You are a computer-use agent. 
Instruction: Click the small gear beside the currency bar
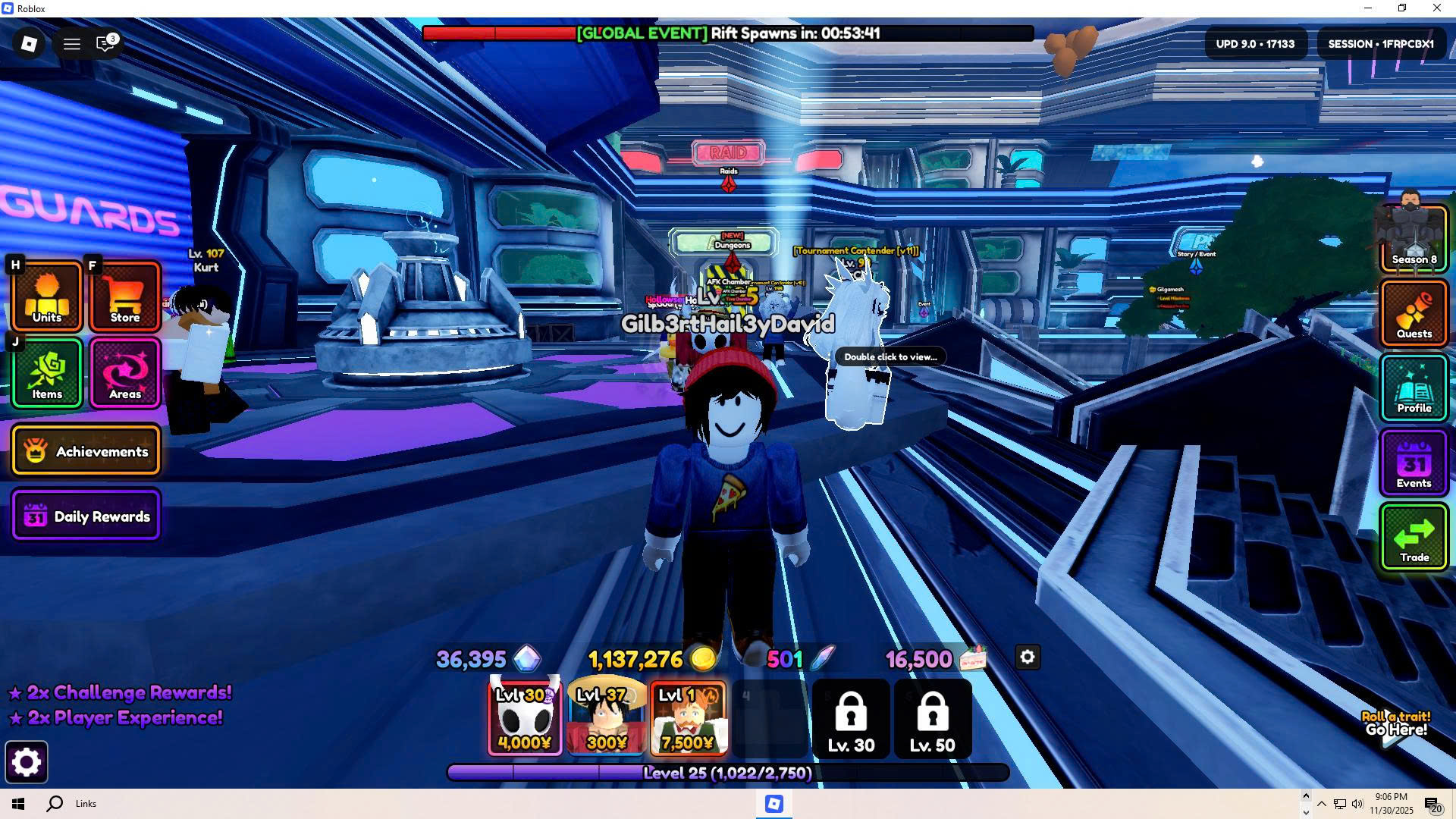point(1028,657)
